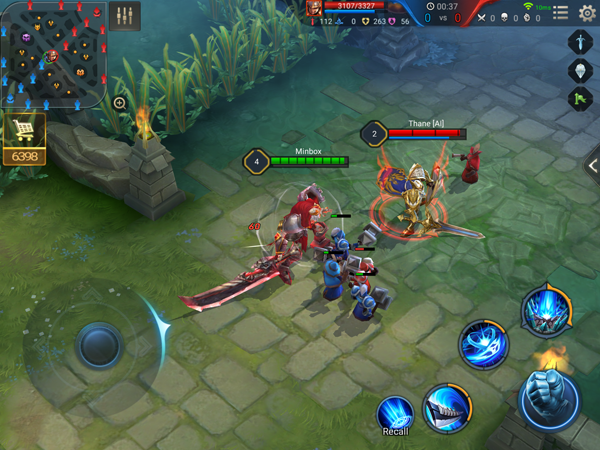This screenshot has width=600, height=450.
Task: Select the hero portrait in the top bar
Action: coord(314,8)
